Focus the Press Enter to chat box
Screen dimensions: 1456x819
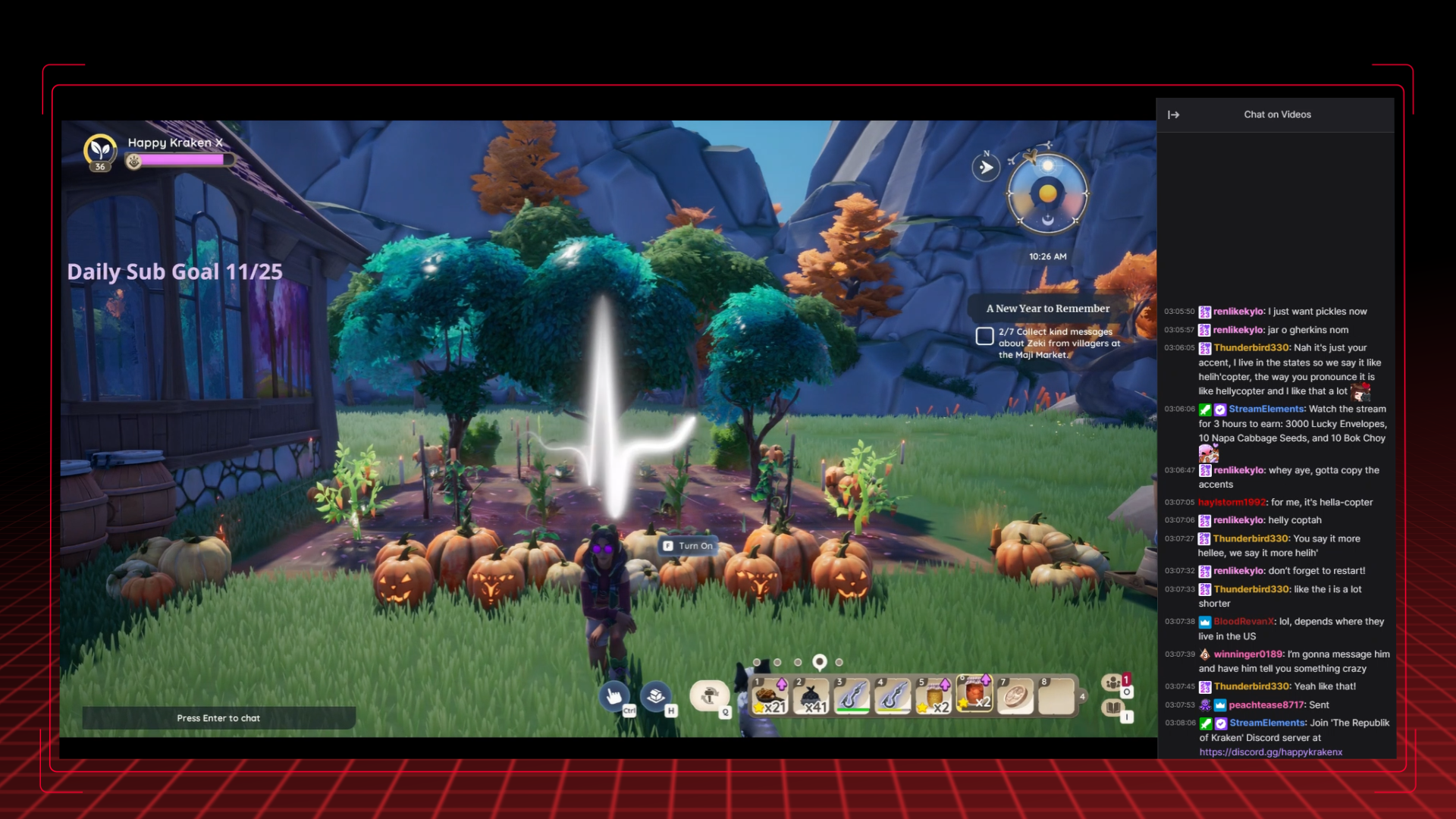(218, 718)
